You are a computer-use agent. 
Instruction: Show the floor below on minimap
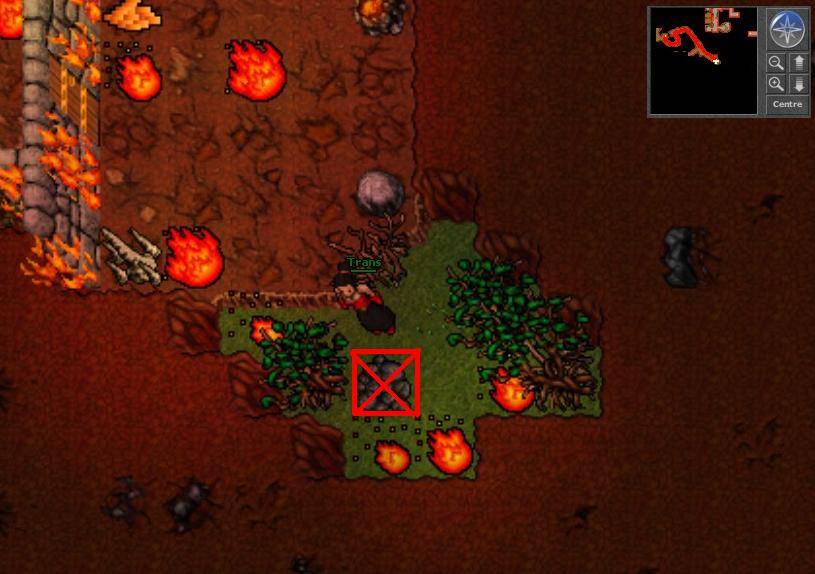(798, 84)
